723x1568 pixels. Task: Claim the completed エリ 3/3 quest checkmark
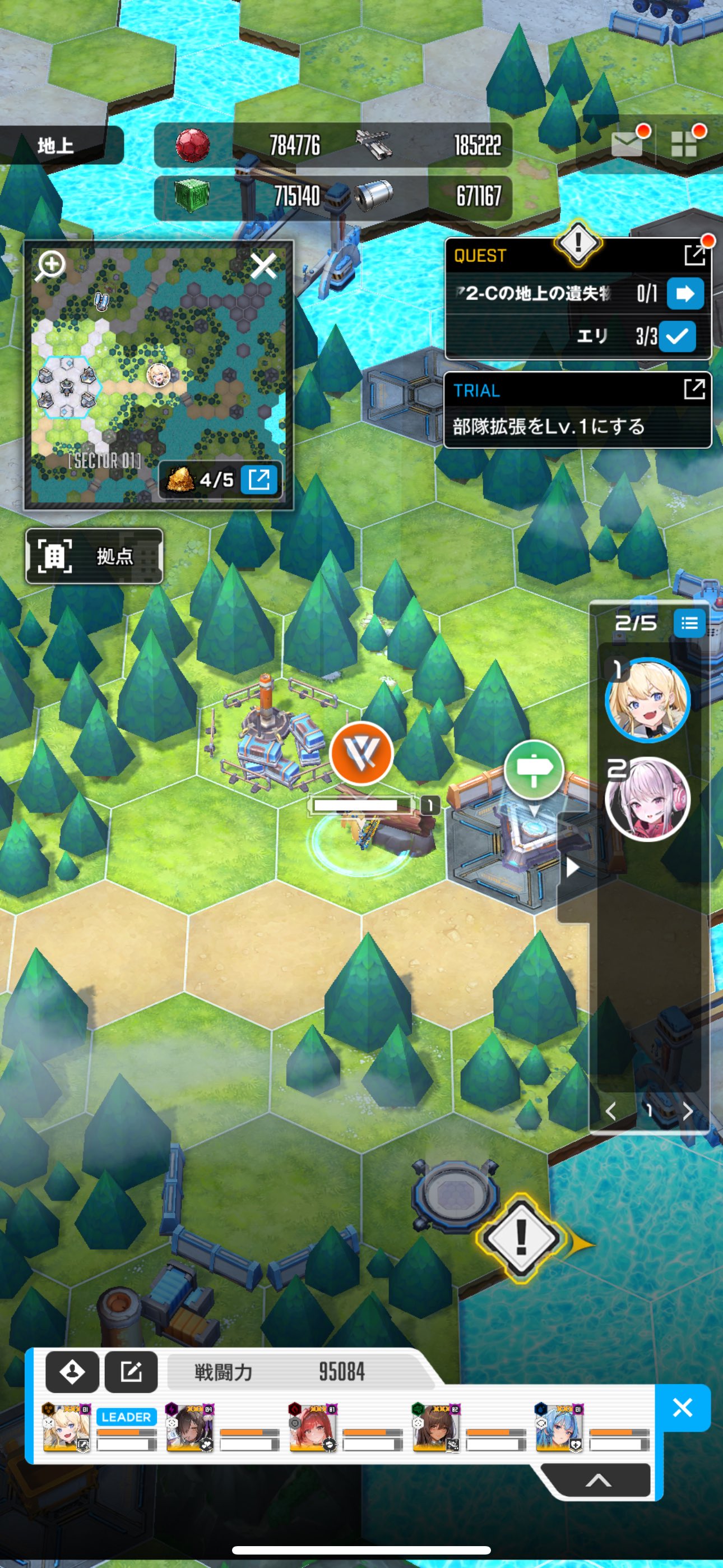[x=676, y=335]
